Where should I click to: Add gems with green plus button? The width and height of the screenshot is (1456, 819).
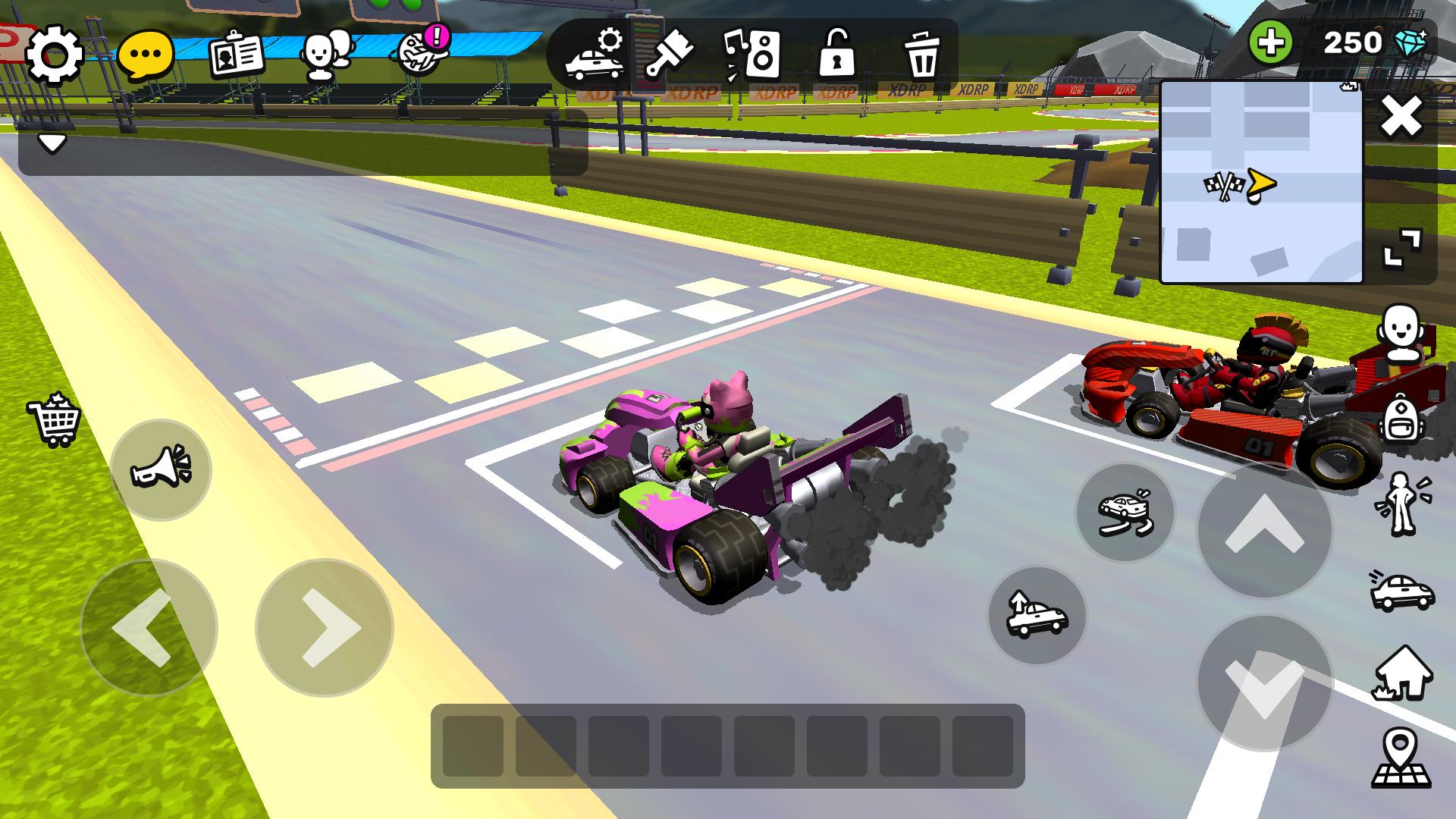(1271, 42)
